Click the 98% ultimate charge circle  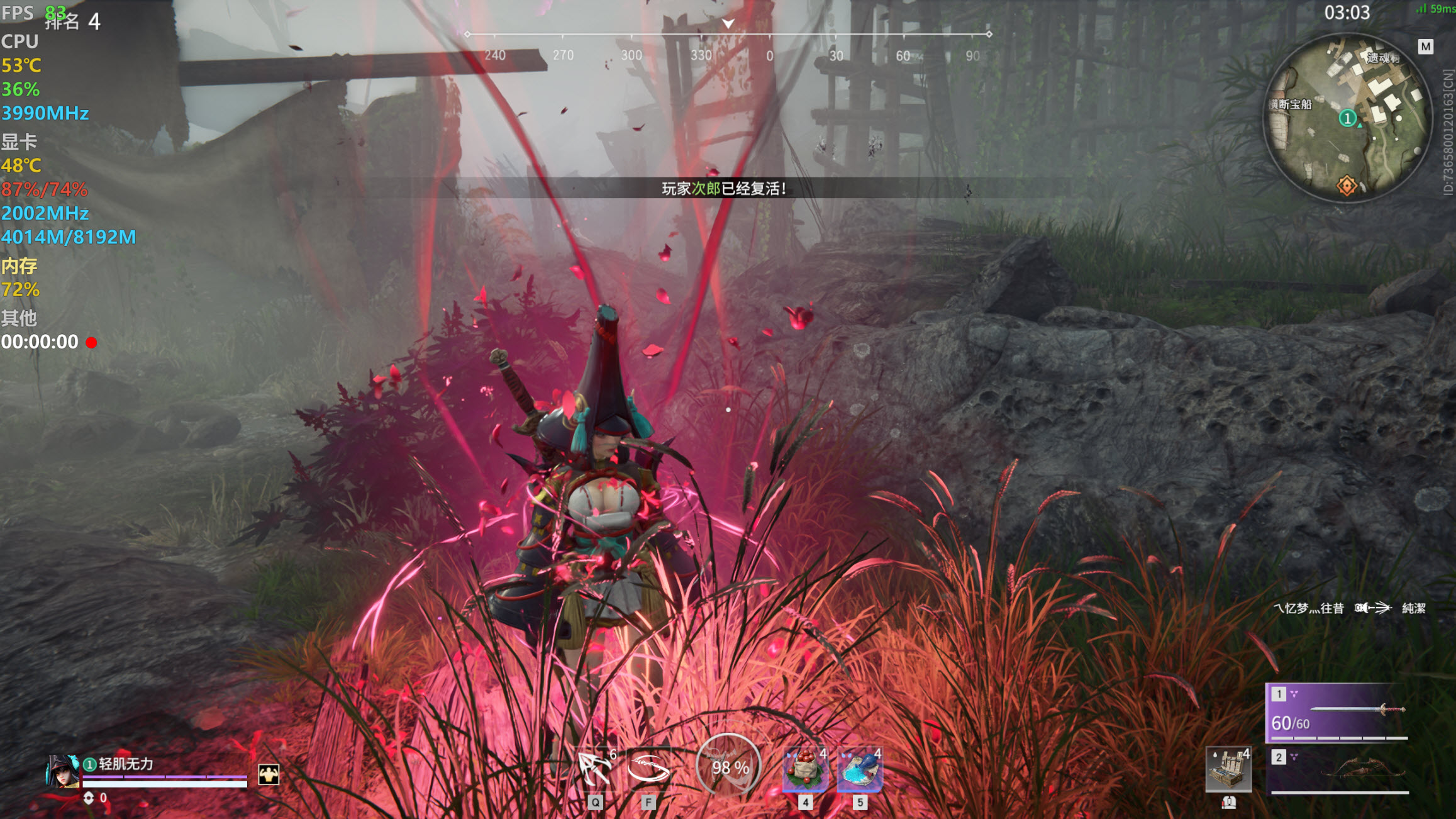pyautogui.click(x=729, y=767)
